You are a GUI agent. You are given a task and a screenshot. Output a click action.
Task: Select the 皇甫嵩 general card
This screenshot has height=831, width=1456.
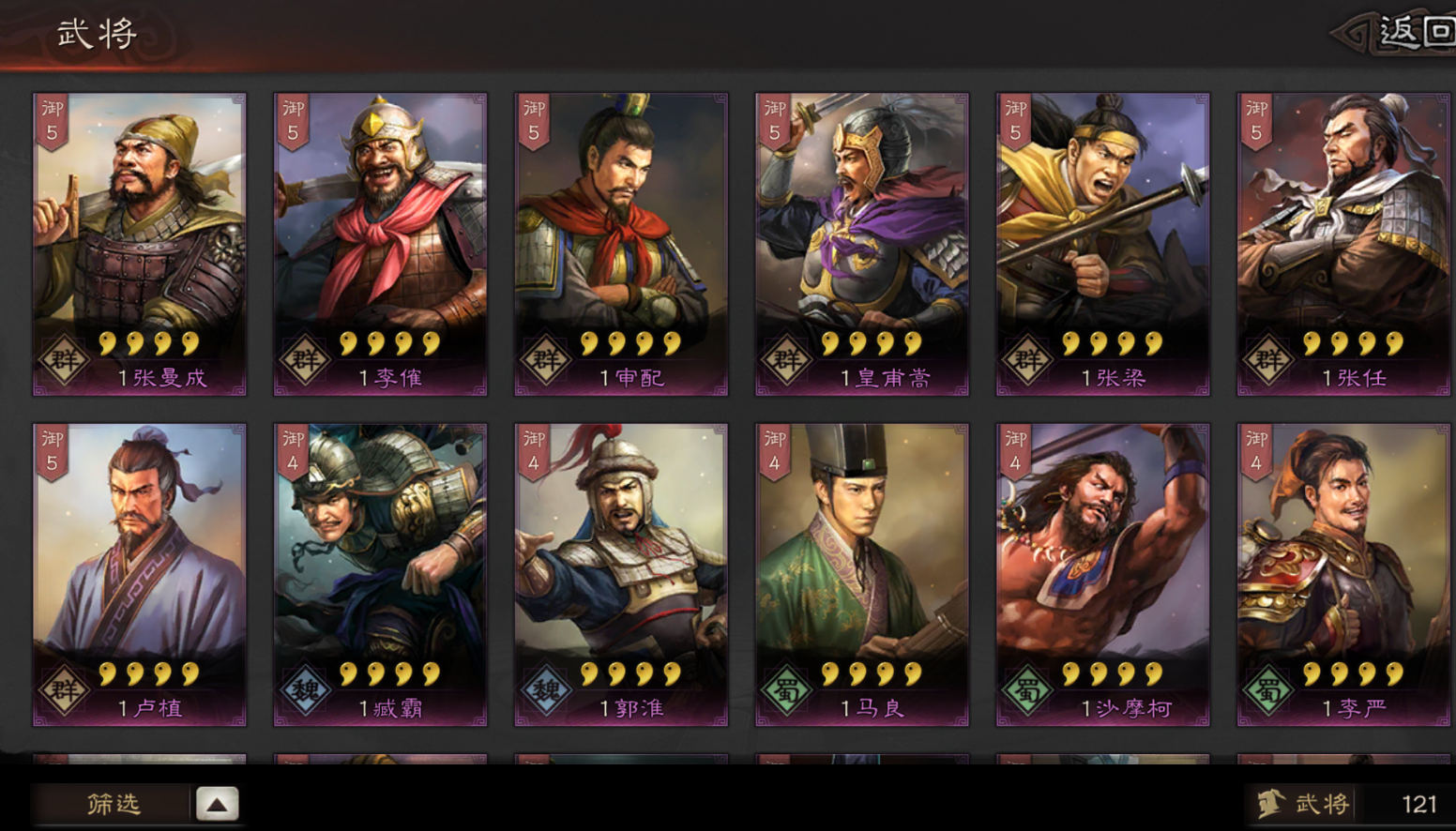(x=861, y=239)
